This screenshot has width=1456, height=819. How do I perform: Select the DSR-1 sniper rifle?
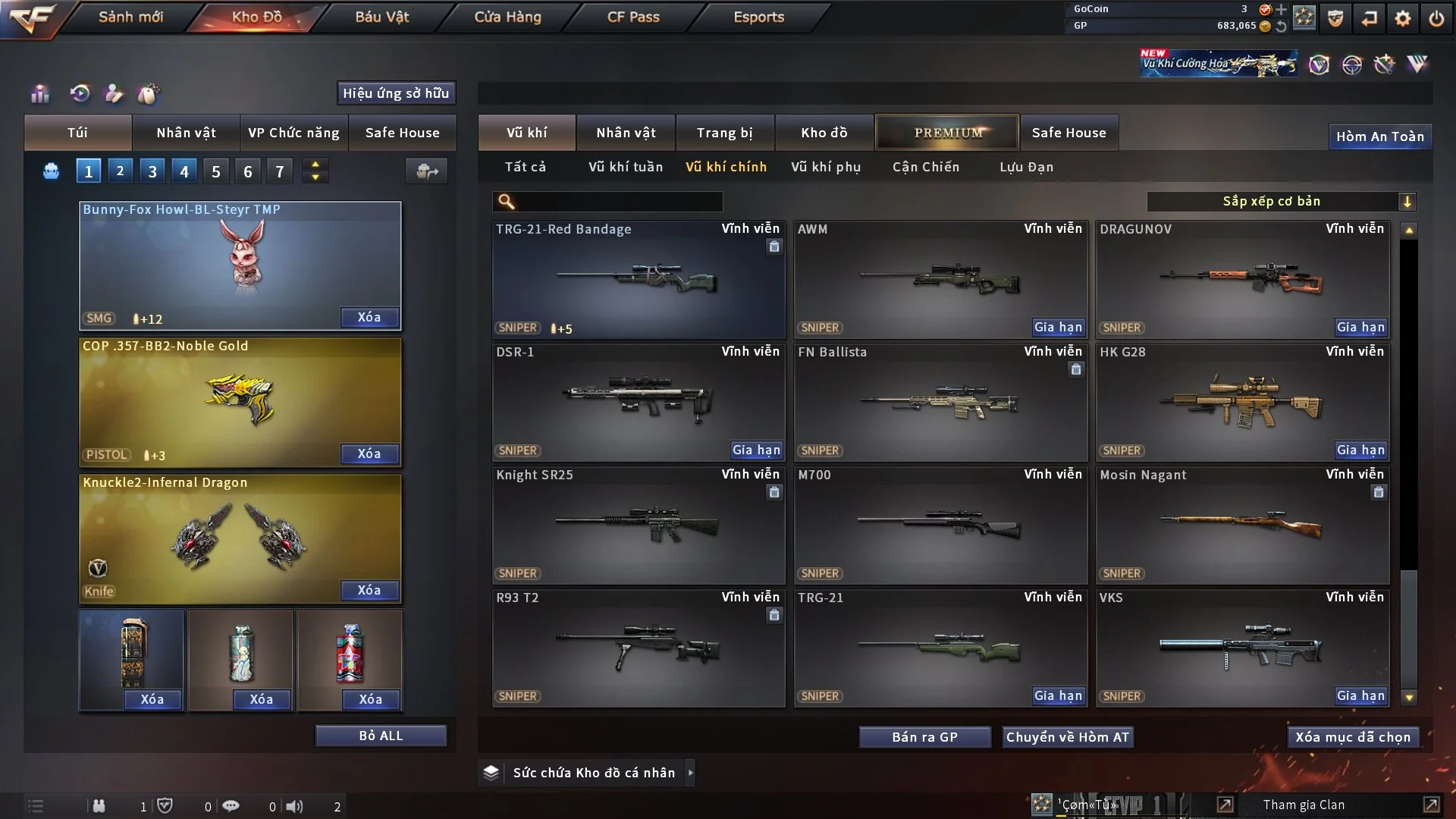point(638,402)
